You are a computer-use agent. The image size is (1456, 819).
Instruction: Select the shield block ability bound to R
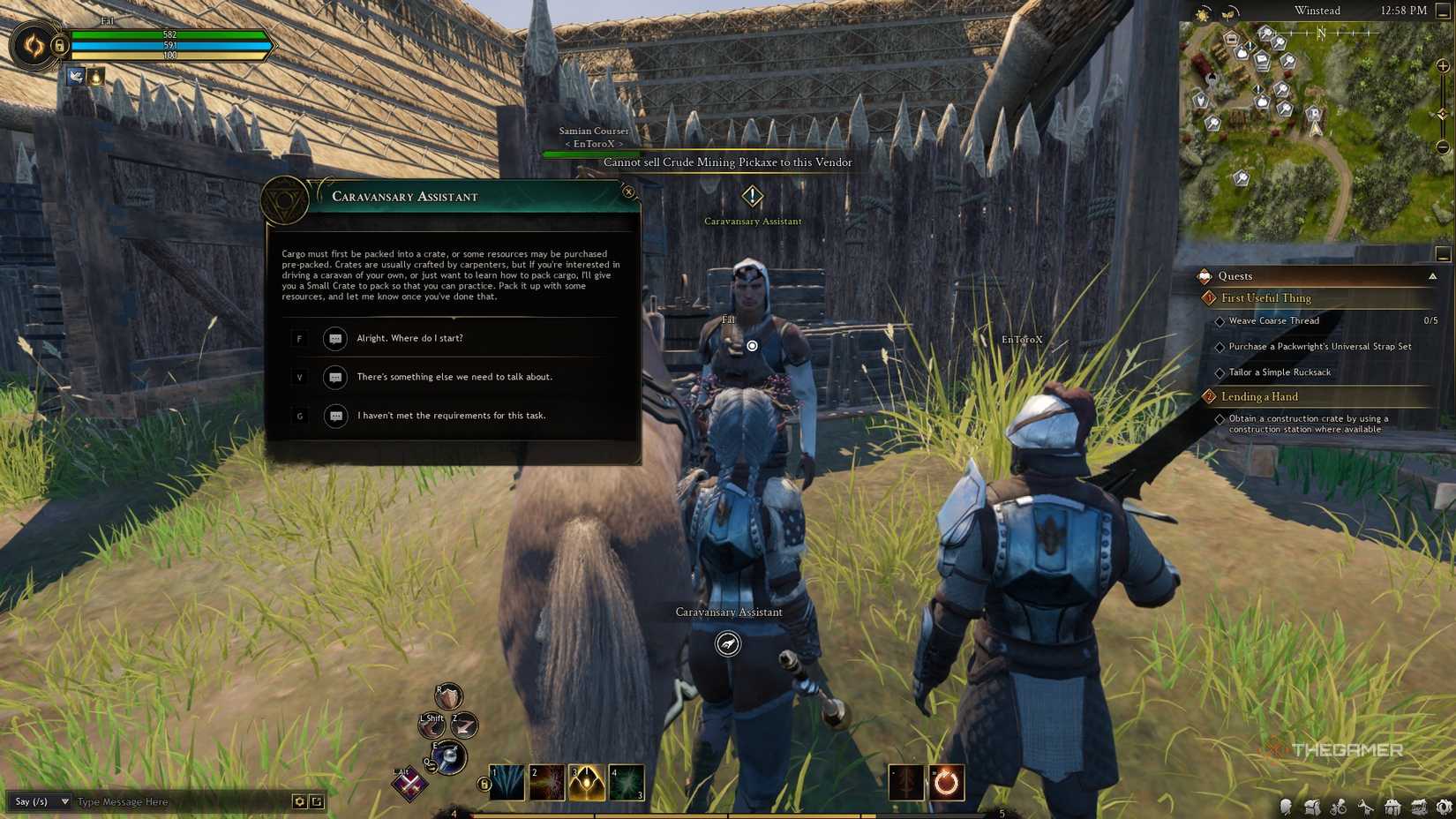tap(447, 696)
